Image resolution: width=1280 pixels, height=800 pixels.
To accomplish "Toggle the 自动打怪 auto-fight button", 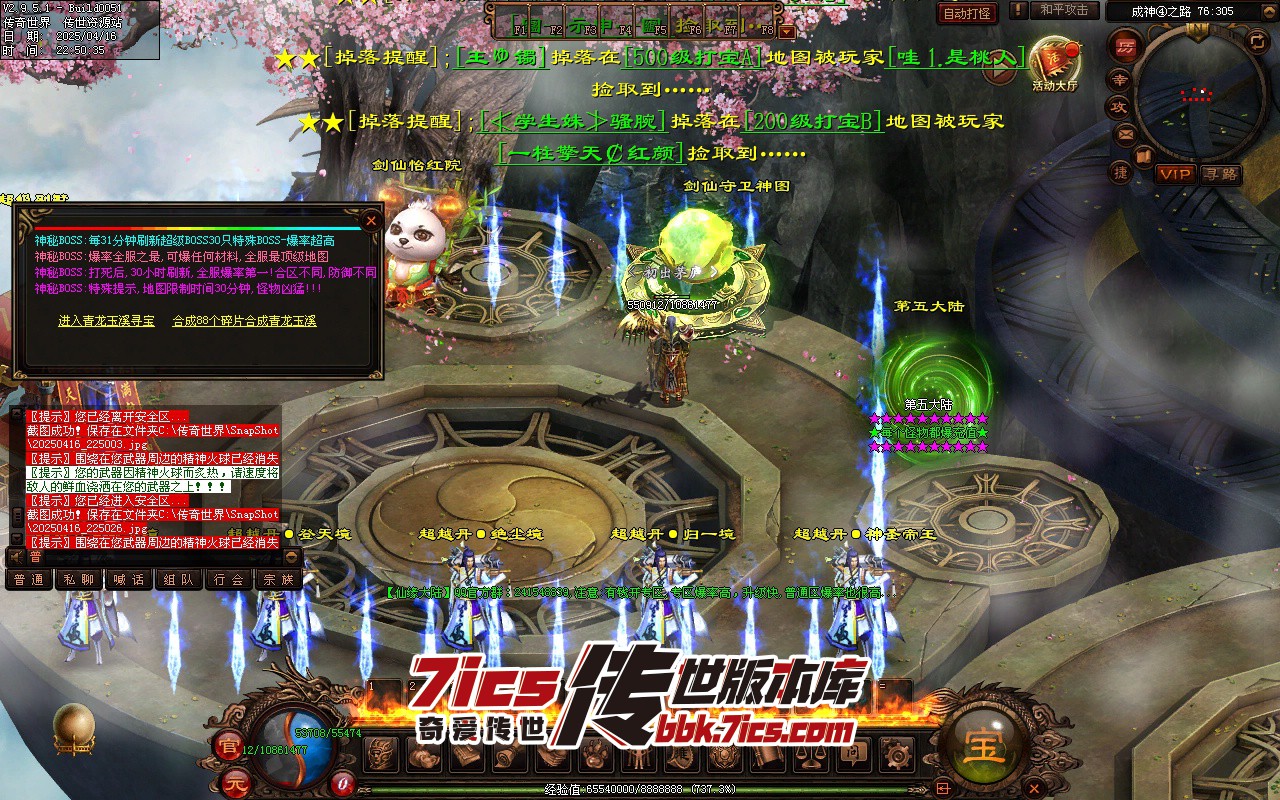I will click(x=967, y=13).
